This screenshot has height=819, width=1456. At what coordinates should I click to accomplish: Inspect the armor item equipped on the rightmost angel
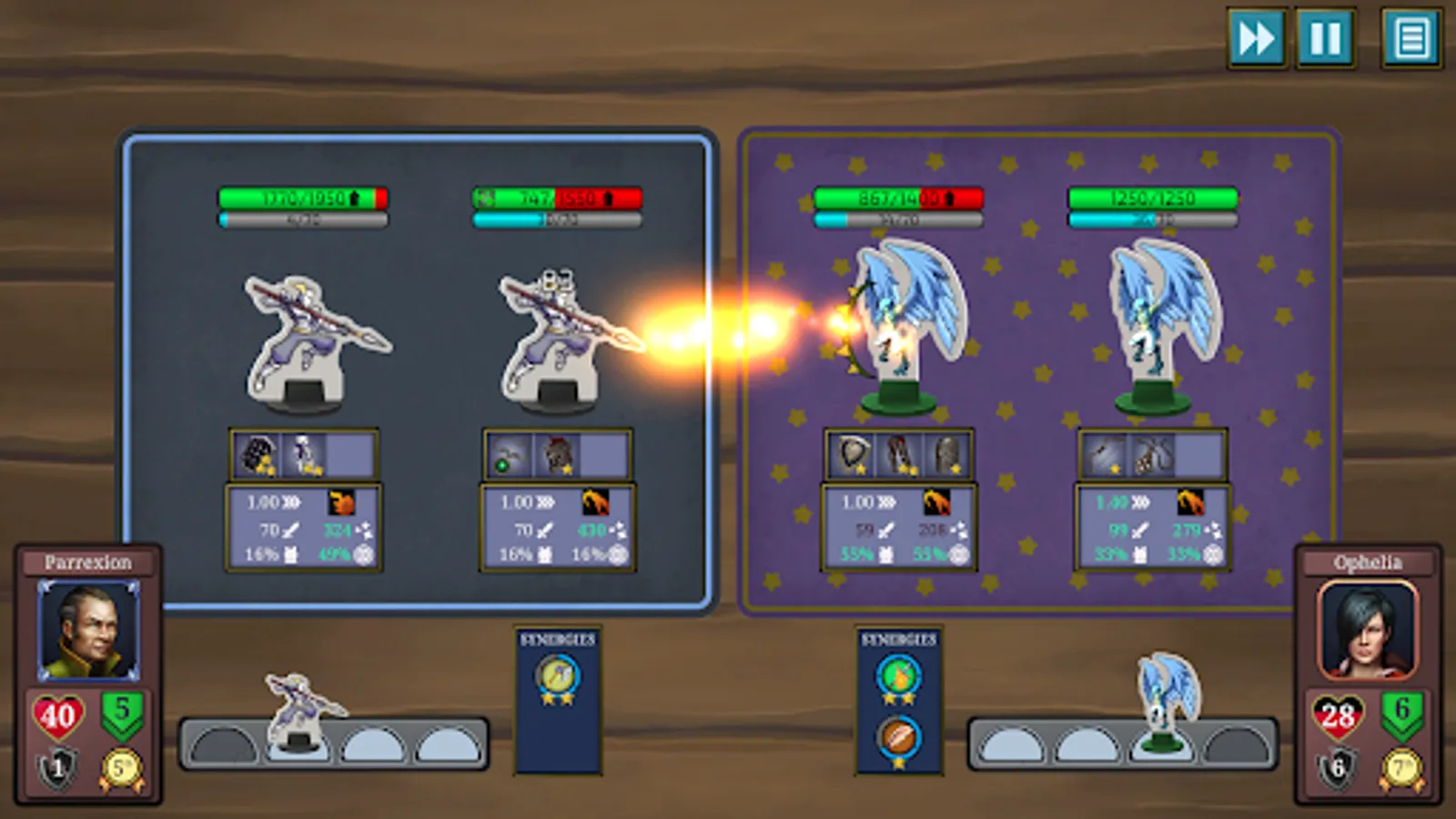(946, 455)
